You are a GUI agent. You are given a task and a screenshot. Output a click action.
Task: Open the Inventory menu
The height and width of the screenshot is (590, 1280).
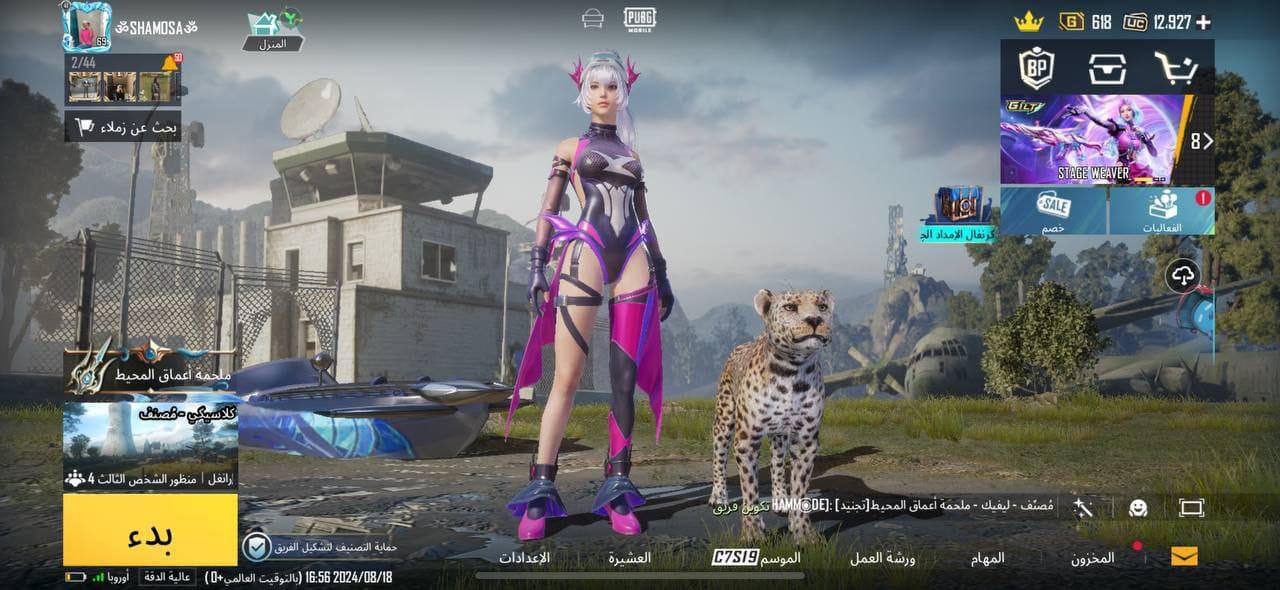(x=1092, y=558)
